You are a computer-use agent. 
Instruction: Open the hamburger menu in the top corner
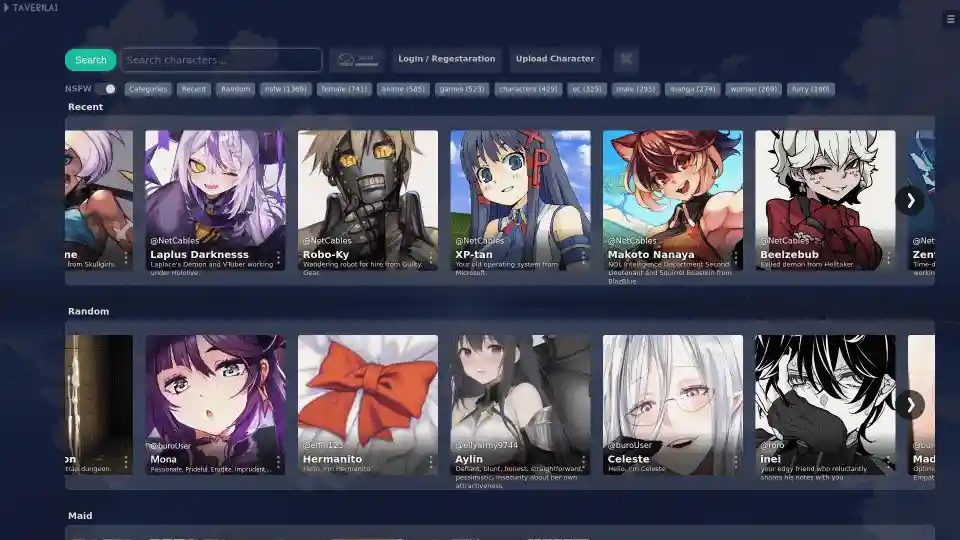click(x=950, y=19)
